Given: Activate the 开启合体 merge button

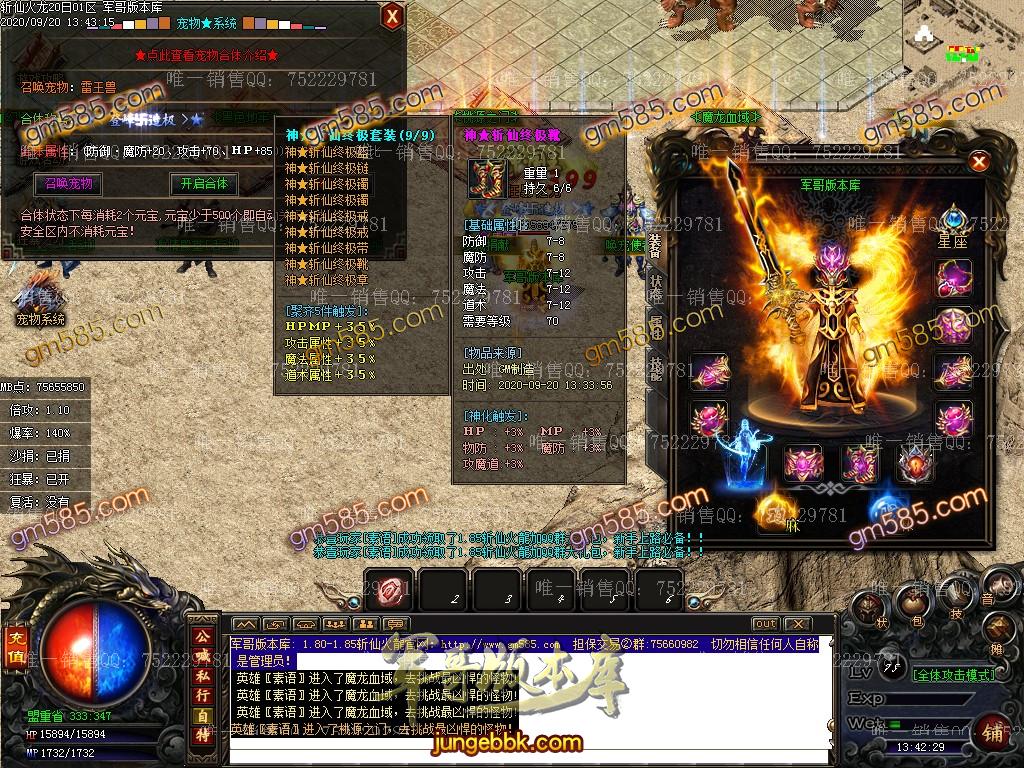Looking at the screenshot, I should (204, 184).
